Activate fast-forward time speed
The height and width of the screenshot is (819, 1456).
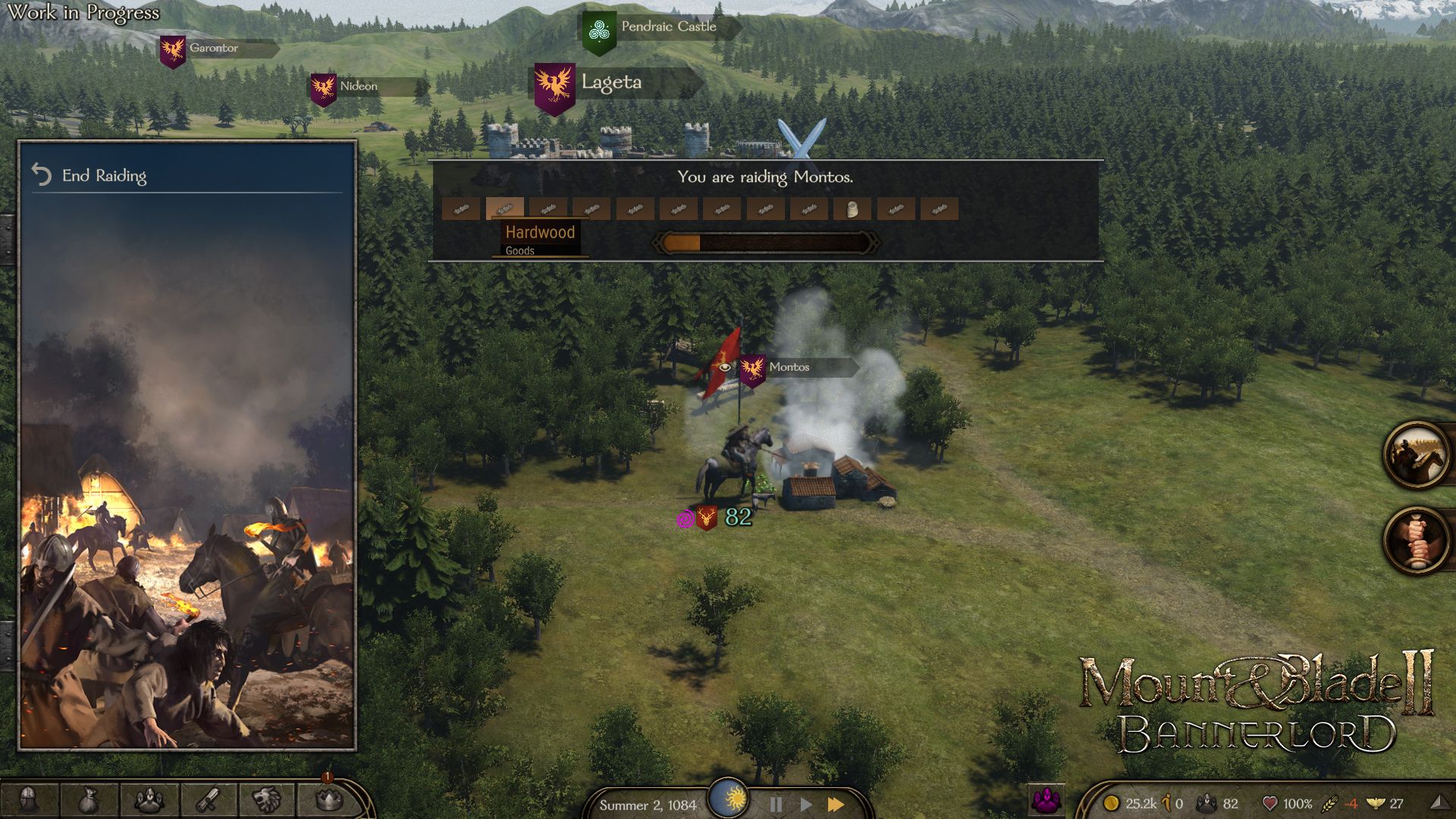coord(835,805)
